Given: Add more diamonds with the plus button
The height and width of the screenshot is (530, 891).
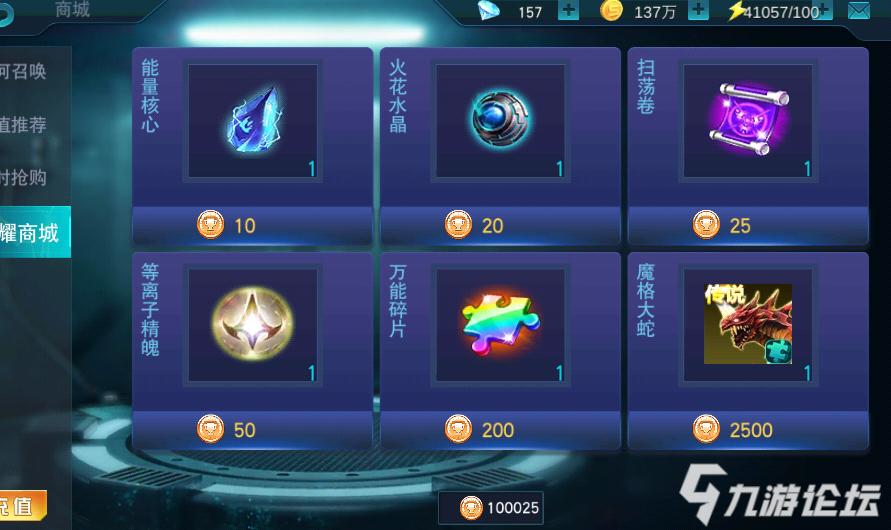Looking at the screenshot, I should 567,11.
